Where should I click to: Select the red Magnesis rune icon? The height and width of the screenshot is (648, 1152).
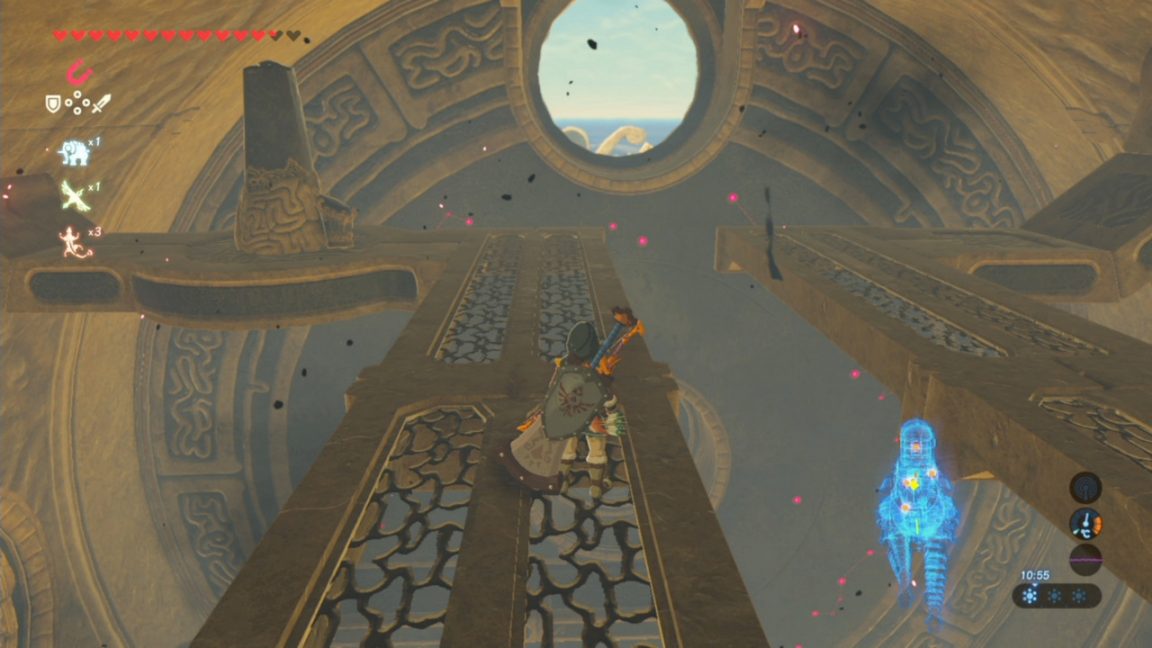(76, 72)
